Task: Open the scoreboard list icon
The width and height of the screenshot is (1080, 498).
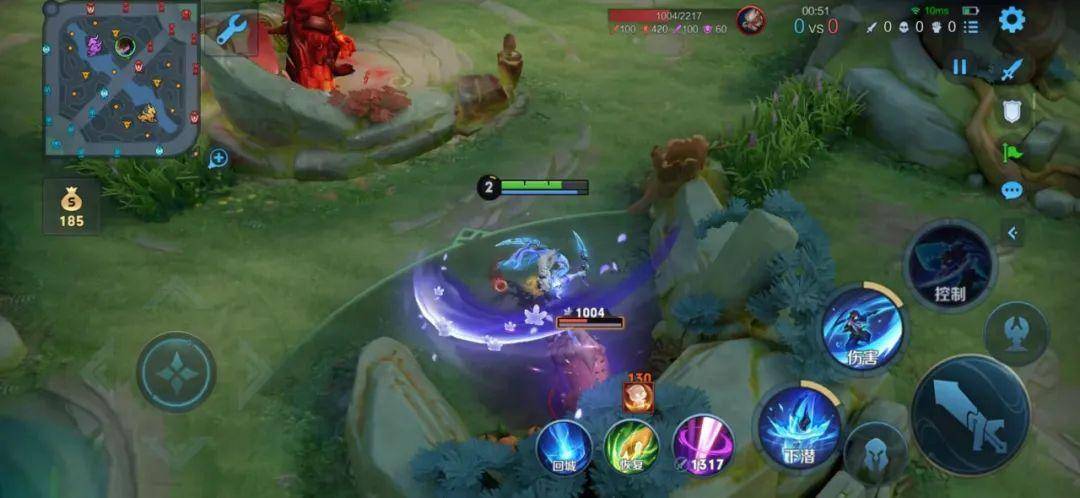Action: 970,27
